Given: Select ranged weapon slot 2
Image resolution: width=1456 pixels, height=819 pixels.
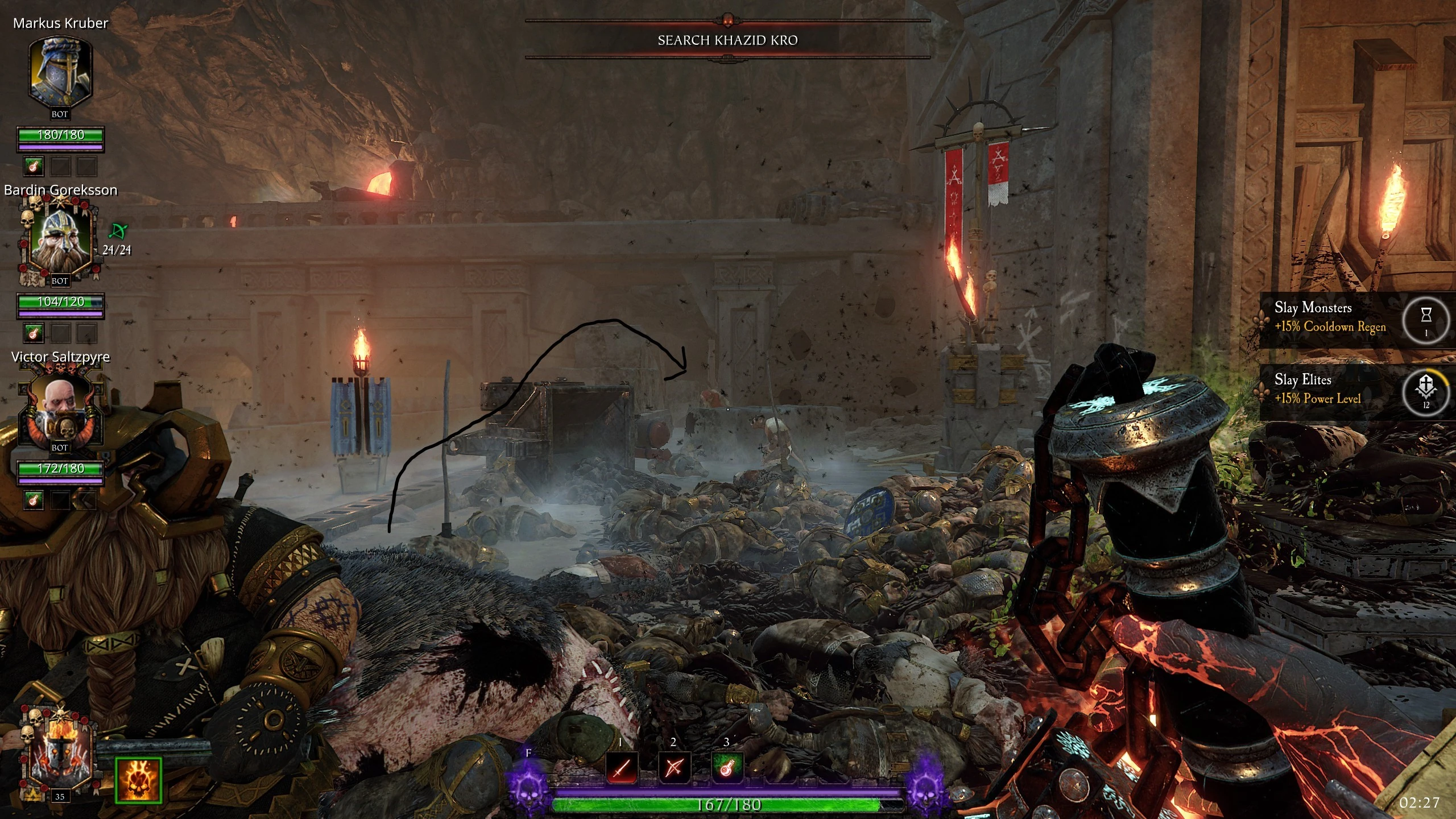Looking at the screenshot, I should pyautogui.click(x=674, y=768).
